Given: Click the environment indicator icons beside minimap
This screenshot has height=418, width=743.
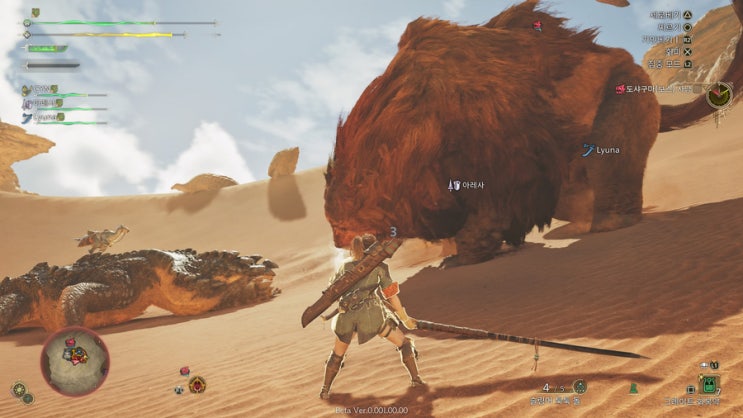Looking at the screenshot, I should click(x=22, y=392).
